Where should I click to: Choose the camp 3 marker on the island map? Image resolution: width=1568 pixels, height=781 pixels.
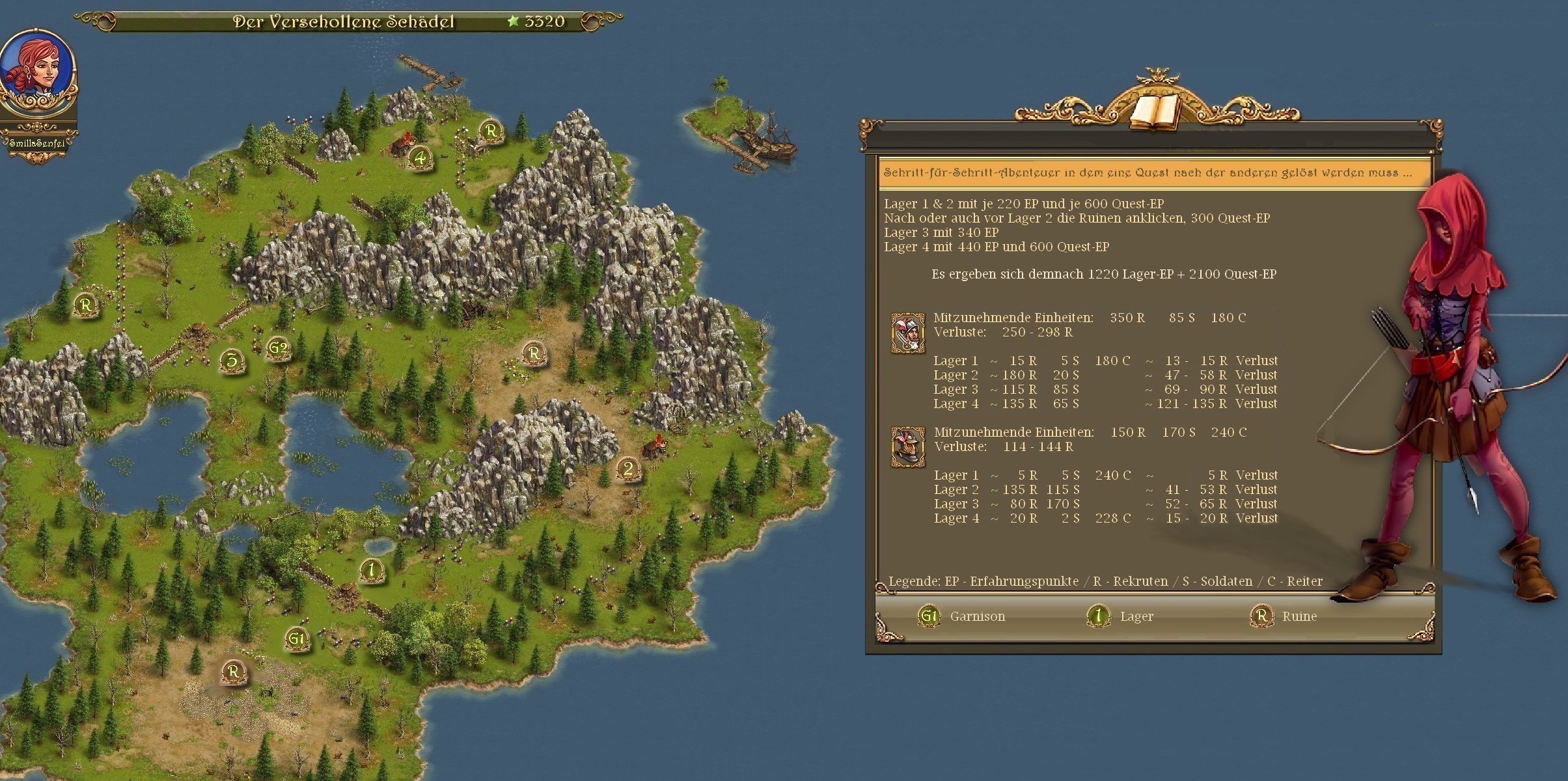[x=232, y=360]
